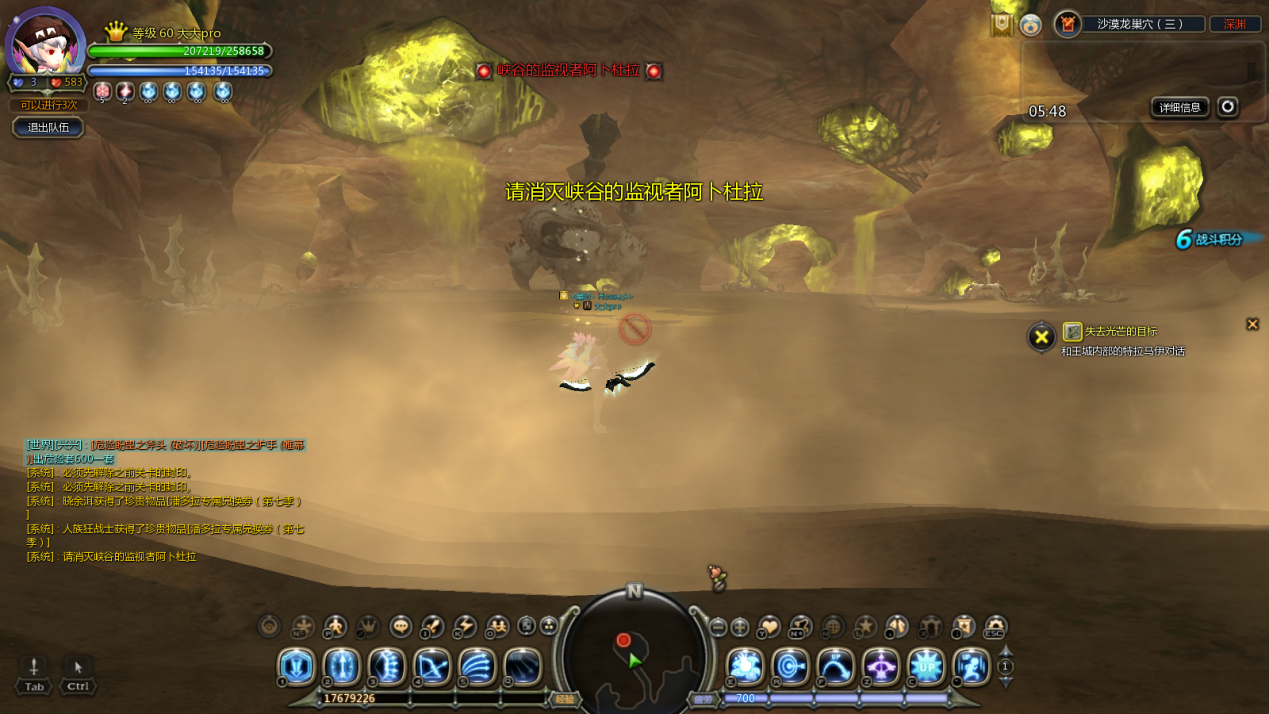Activate the blue shield skill in slot 1
The height and width of the screenshot is (714, 1269).
[296, 666]
